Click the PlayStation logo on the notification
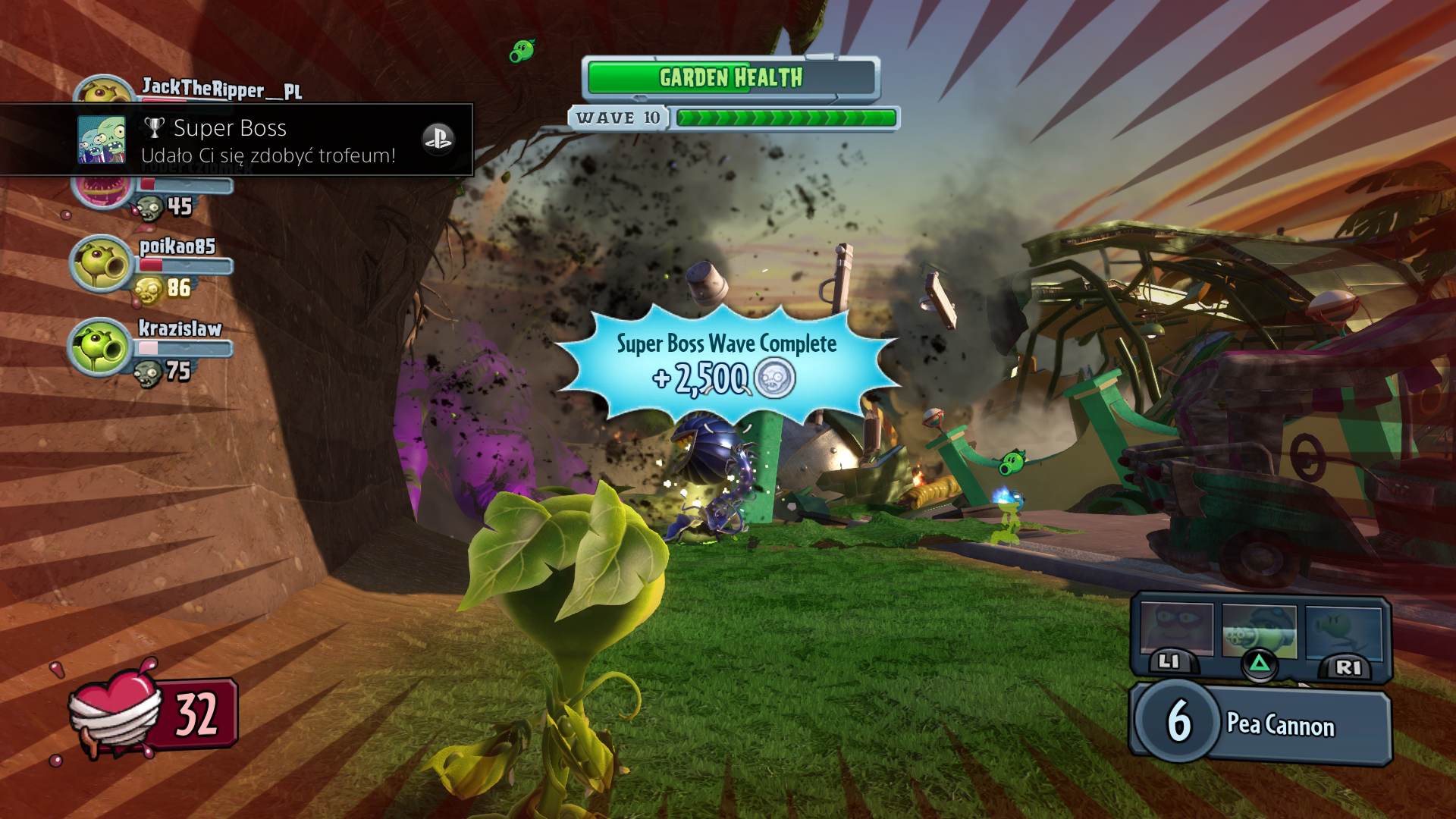This screenshot has height=819, width=1456. tap(438, 139)
